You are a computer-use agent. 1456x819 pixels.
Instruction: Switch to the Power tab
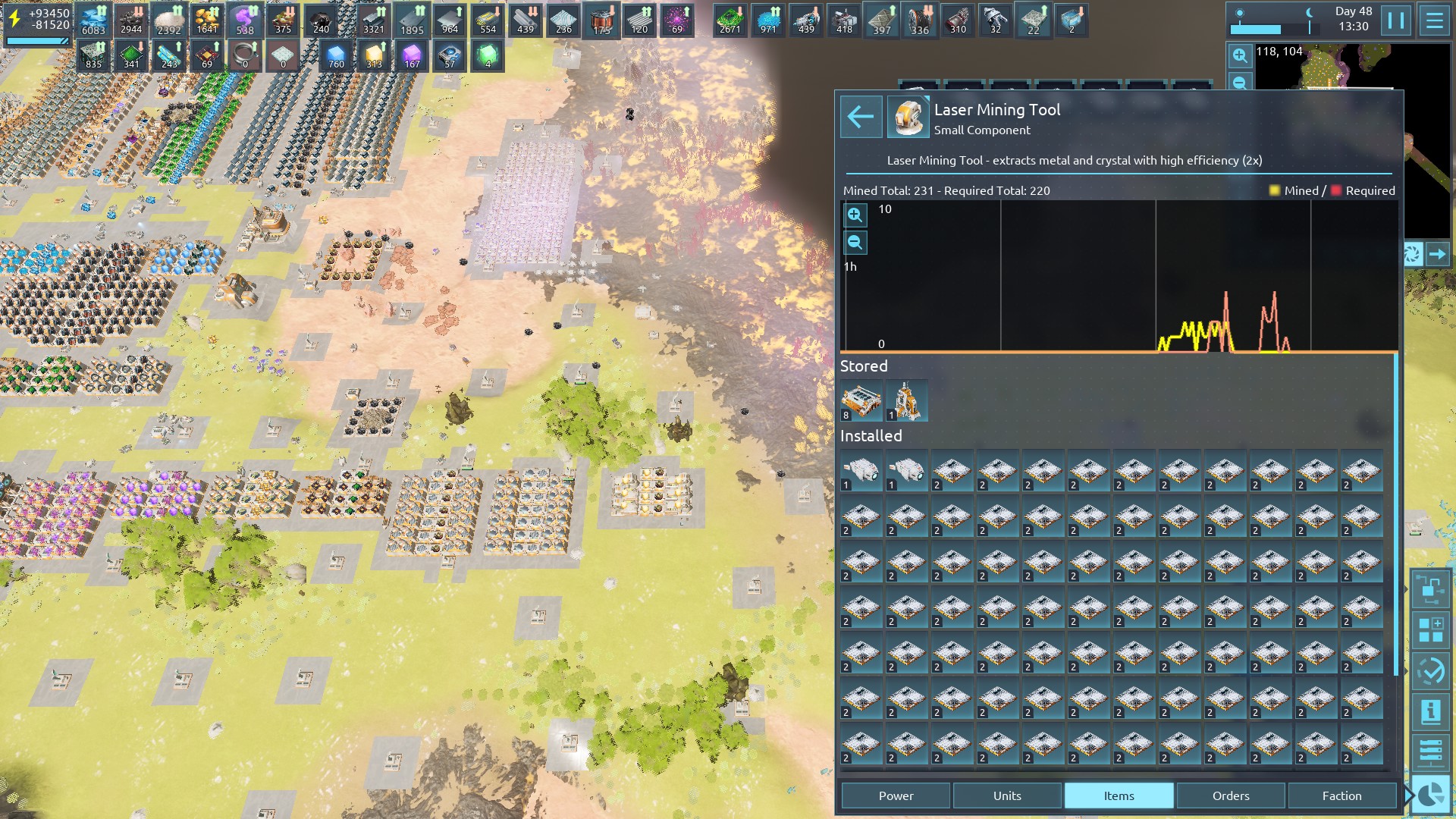click(896, 795)
